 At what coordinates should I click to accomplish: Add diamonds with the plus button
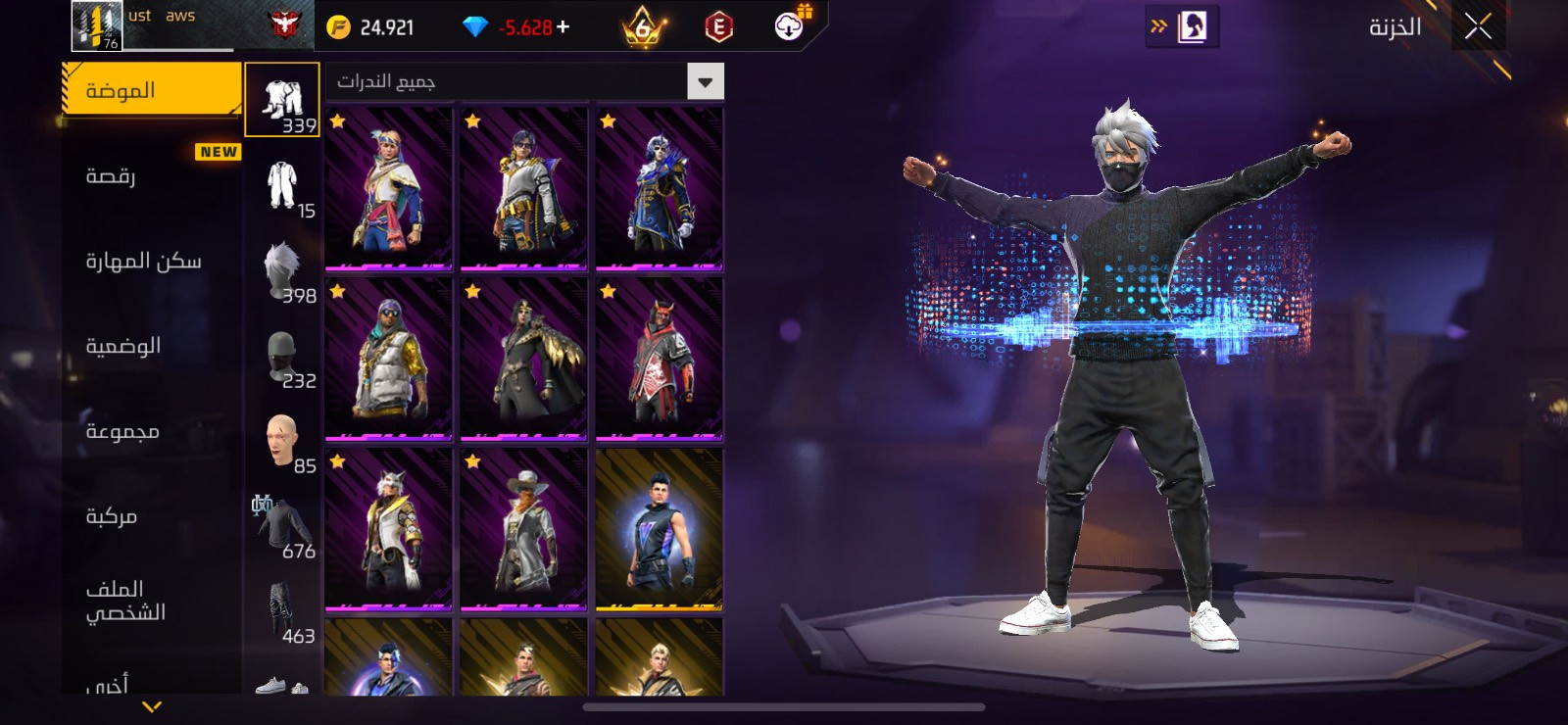(563, 27)
